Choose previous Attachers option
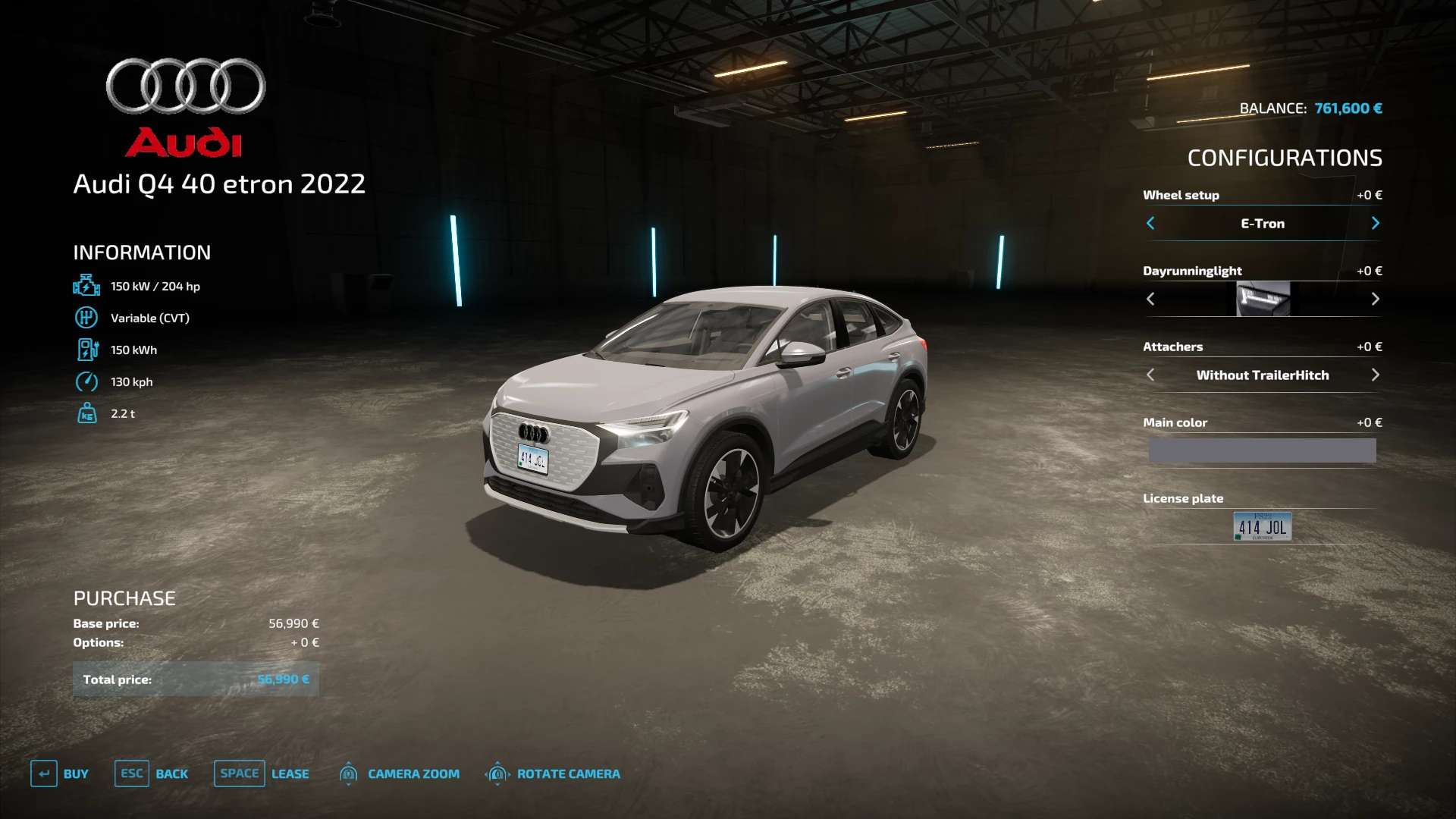This screenshot has height=819, width=1456. coord(1150,375)
